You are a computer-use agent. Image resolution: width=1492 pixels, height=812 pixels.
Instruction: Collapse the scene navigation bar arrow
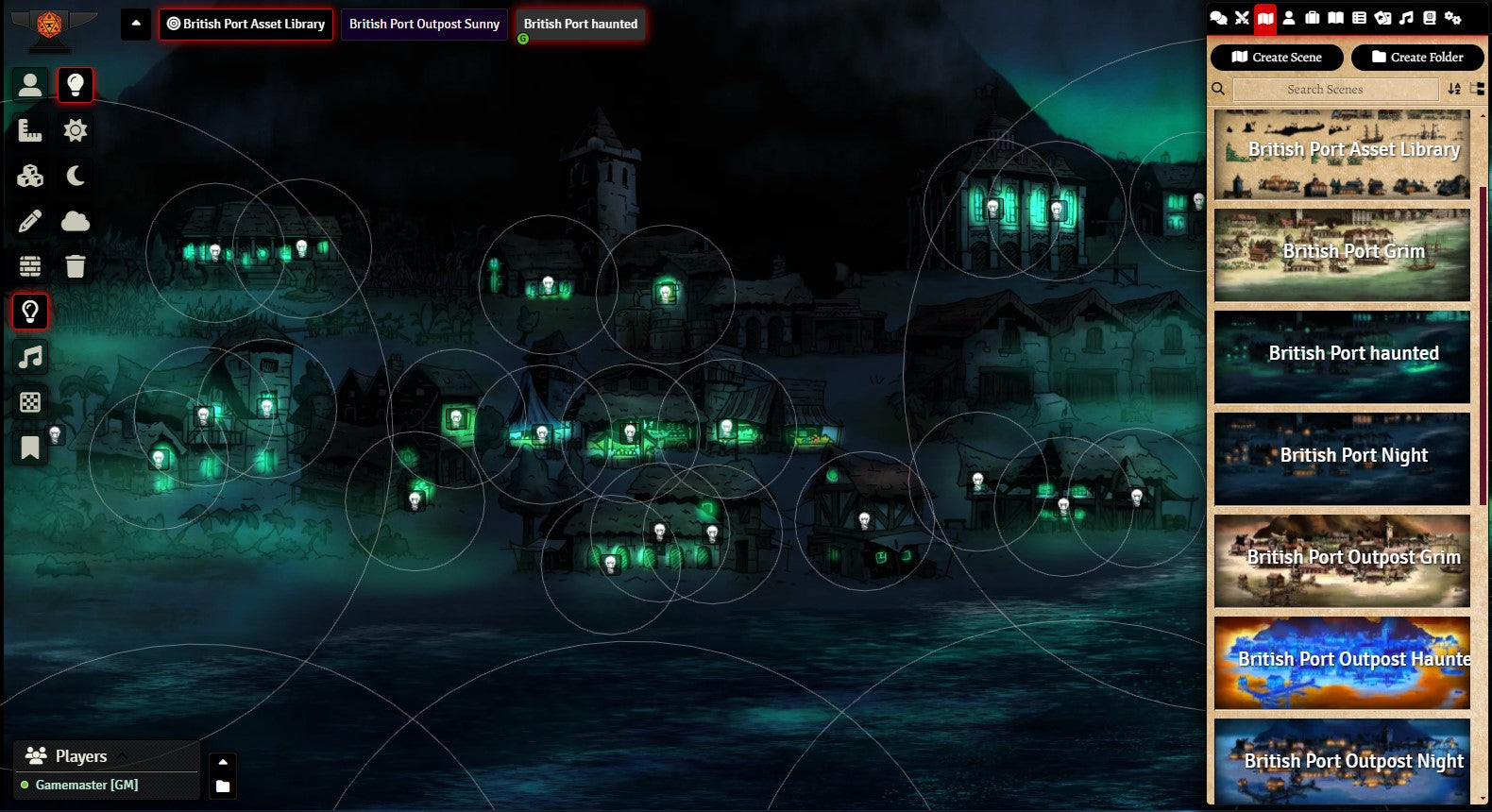point(136,24)
